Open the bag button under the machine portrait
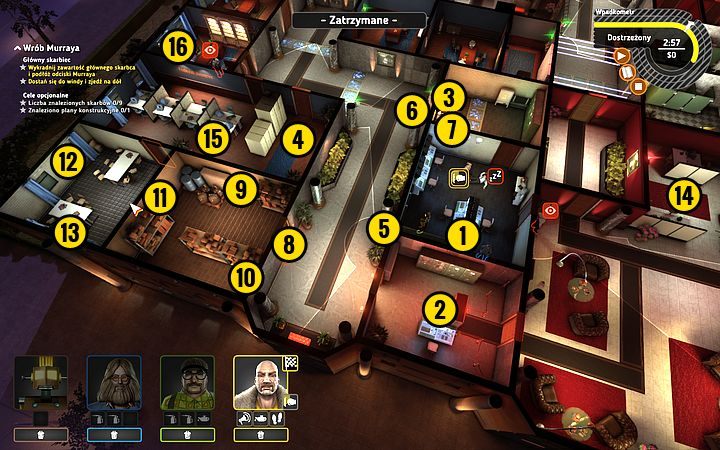 coord(40,435)
